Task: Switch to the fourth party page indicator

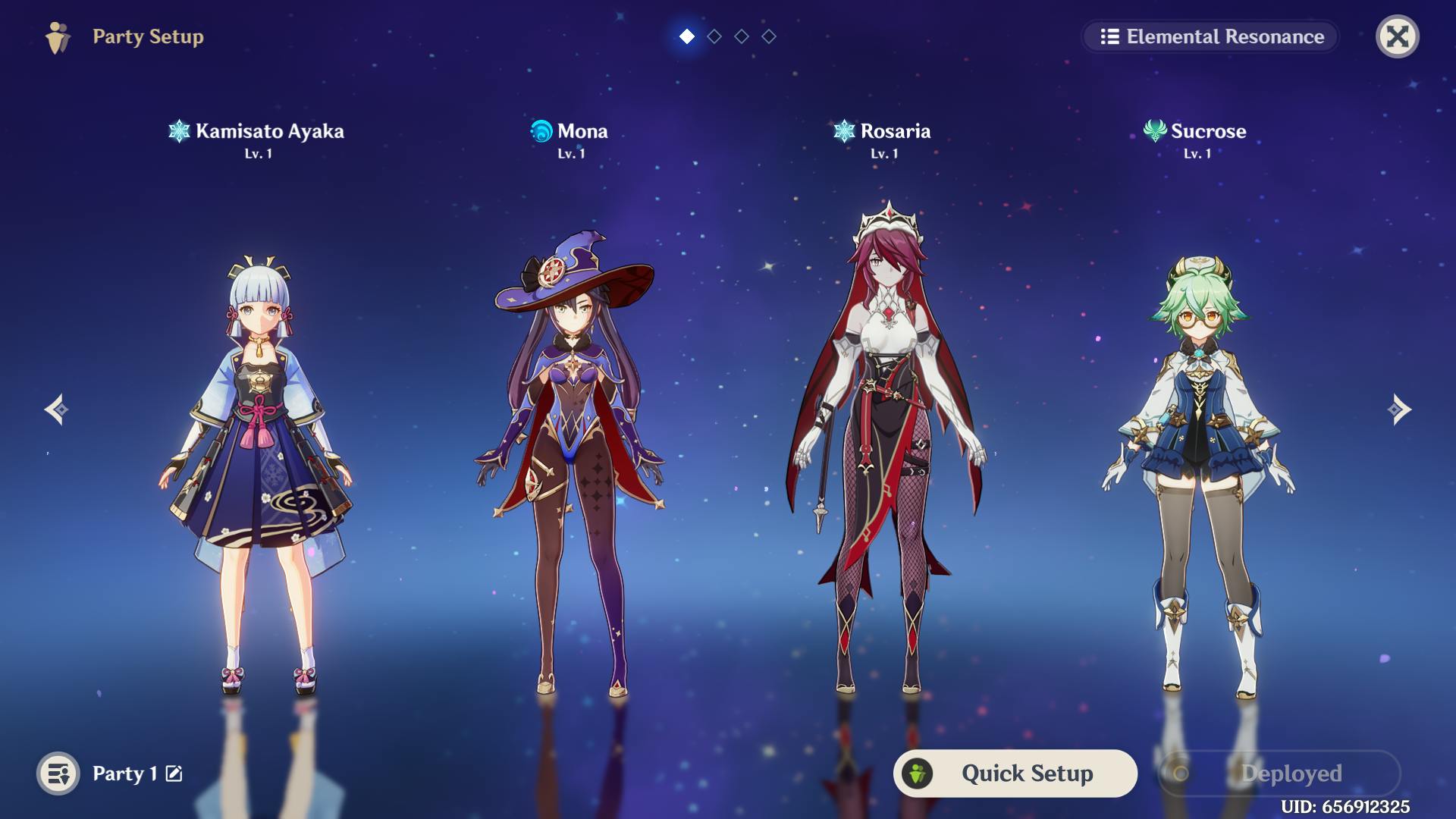Action: (x=769, y=36)
